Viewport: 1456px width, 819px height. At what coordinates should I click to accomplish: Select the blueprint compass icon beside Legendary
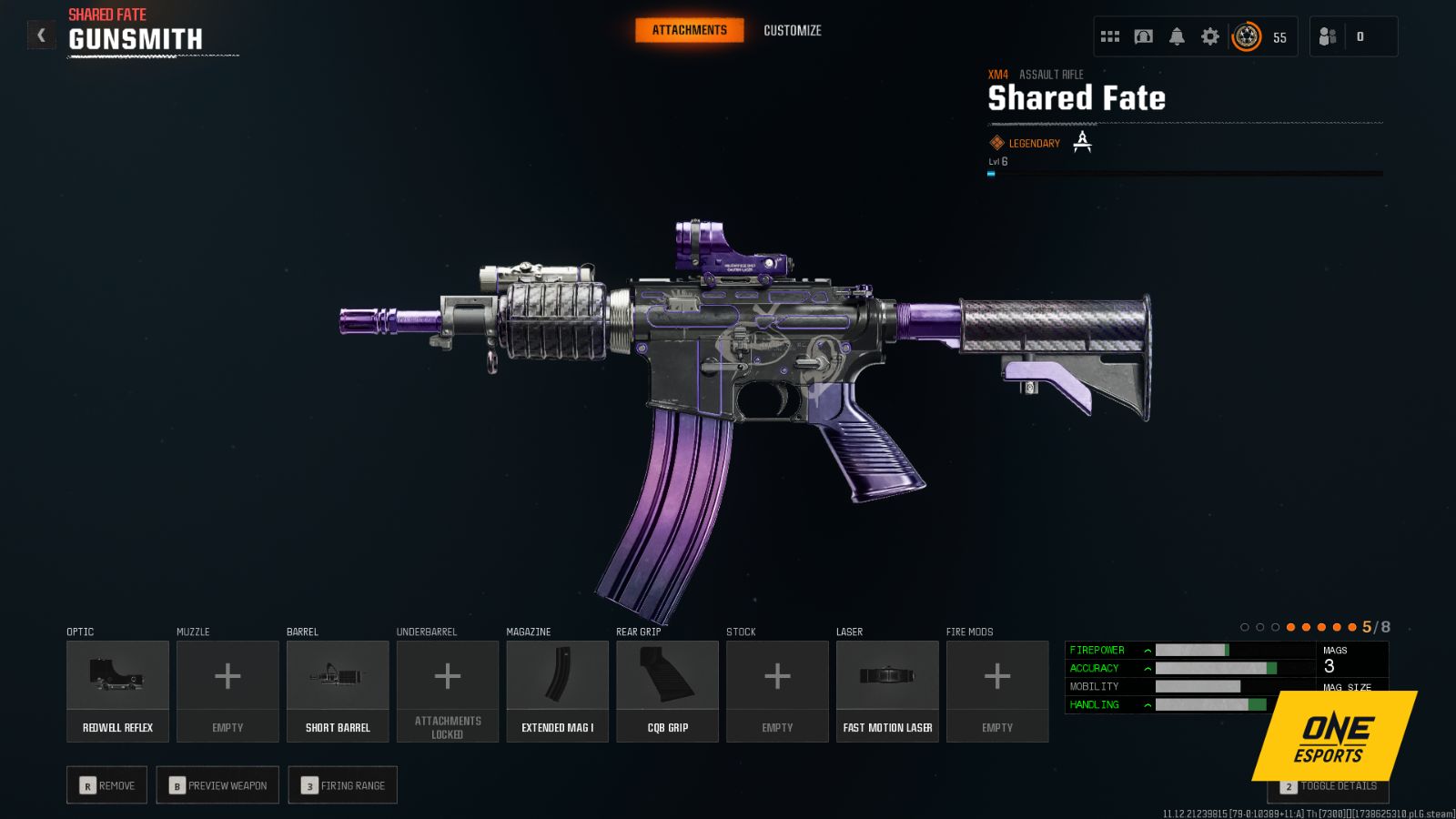1082,142
